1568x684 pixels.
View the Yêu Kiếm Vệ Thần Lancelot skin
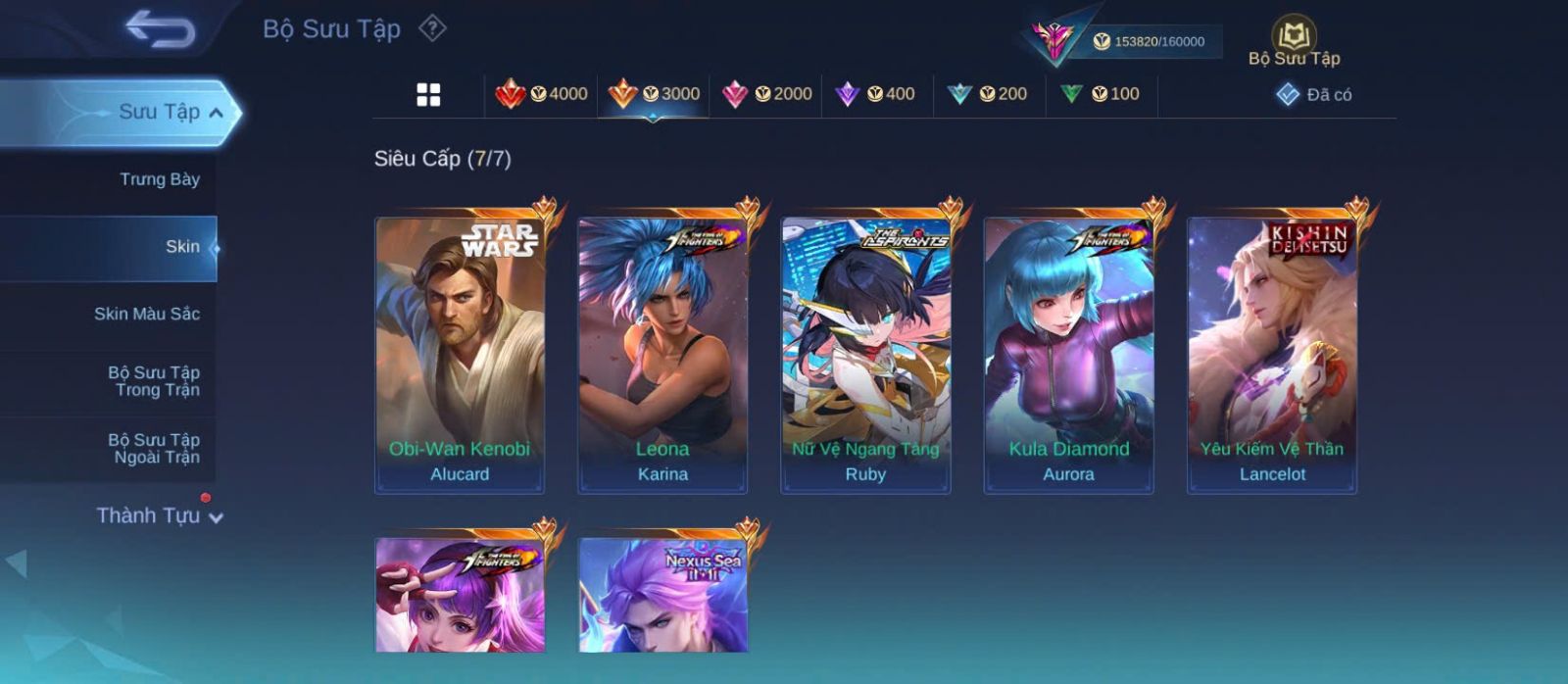1272,355
